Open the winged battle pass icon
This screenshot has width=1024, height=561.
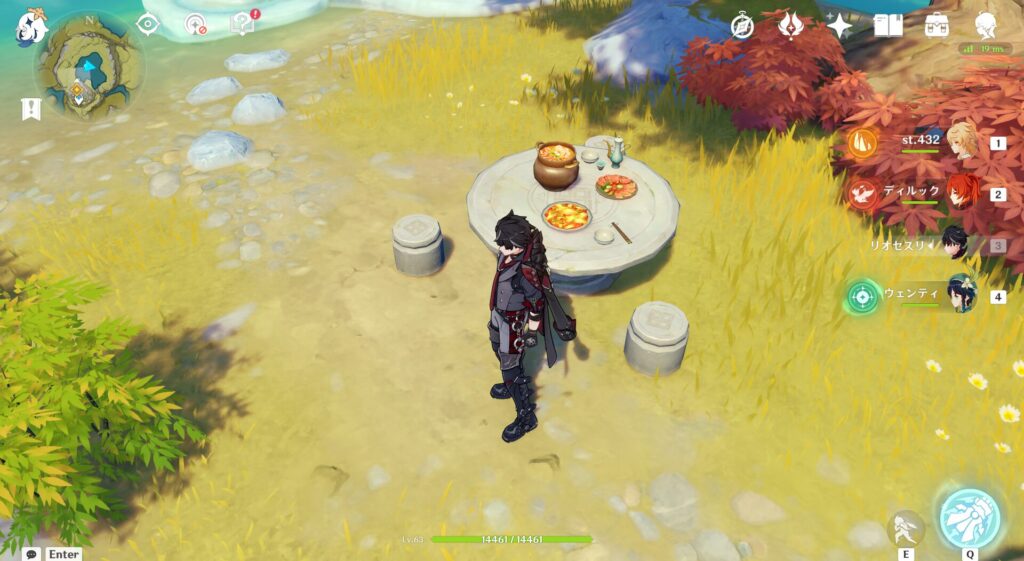click(x=791, y=26)
